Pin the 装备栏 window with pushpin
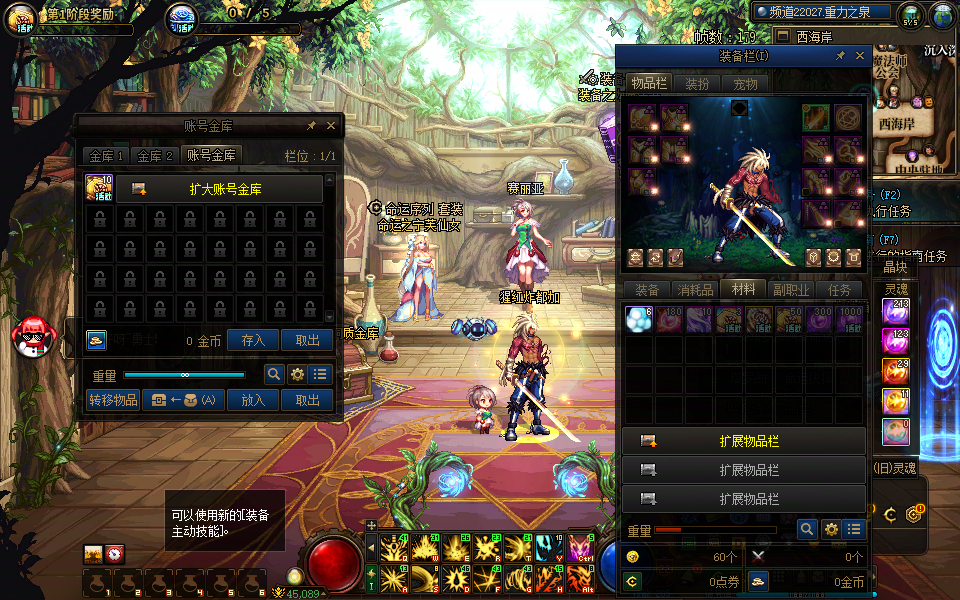 (x=841, y=57)
